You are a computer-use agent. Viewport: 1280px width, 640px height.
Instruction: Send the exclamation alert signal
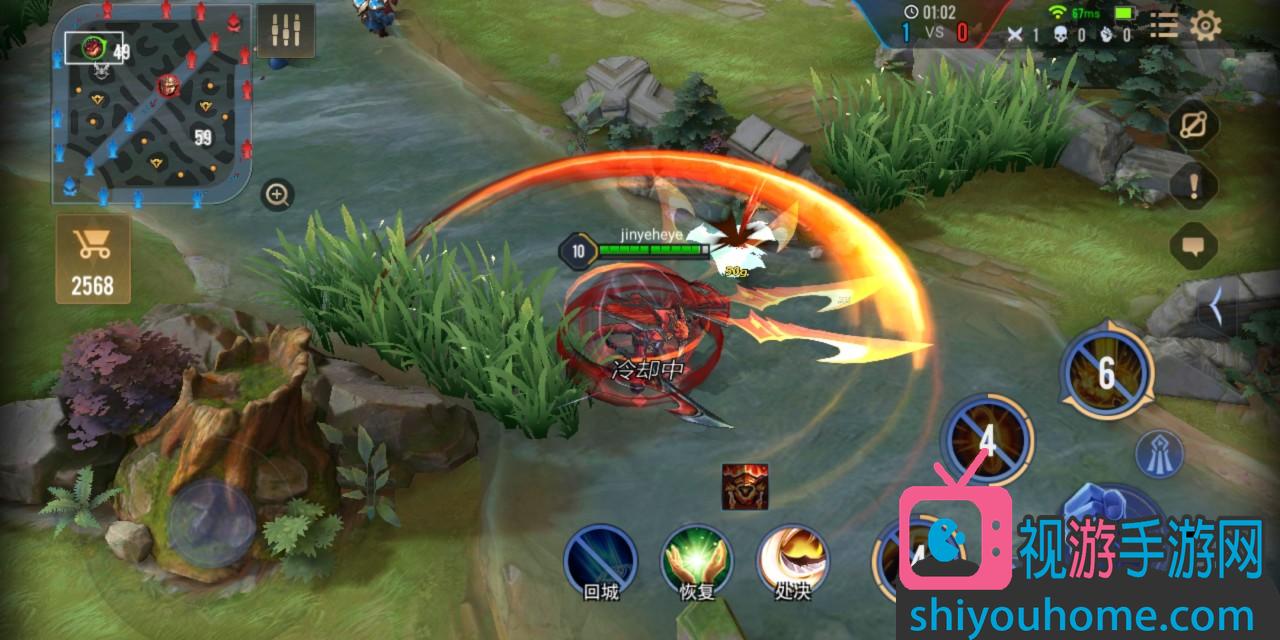point(1194,185)
